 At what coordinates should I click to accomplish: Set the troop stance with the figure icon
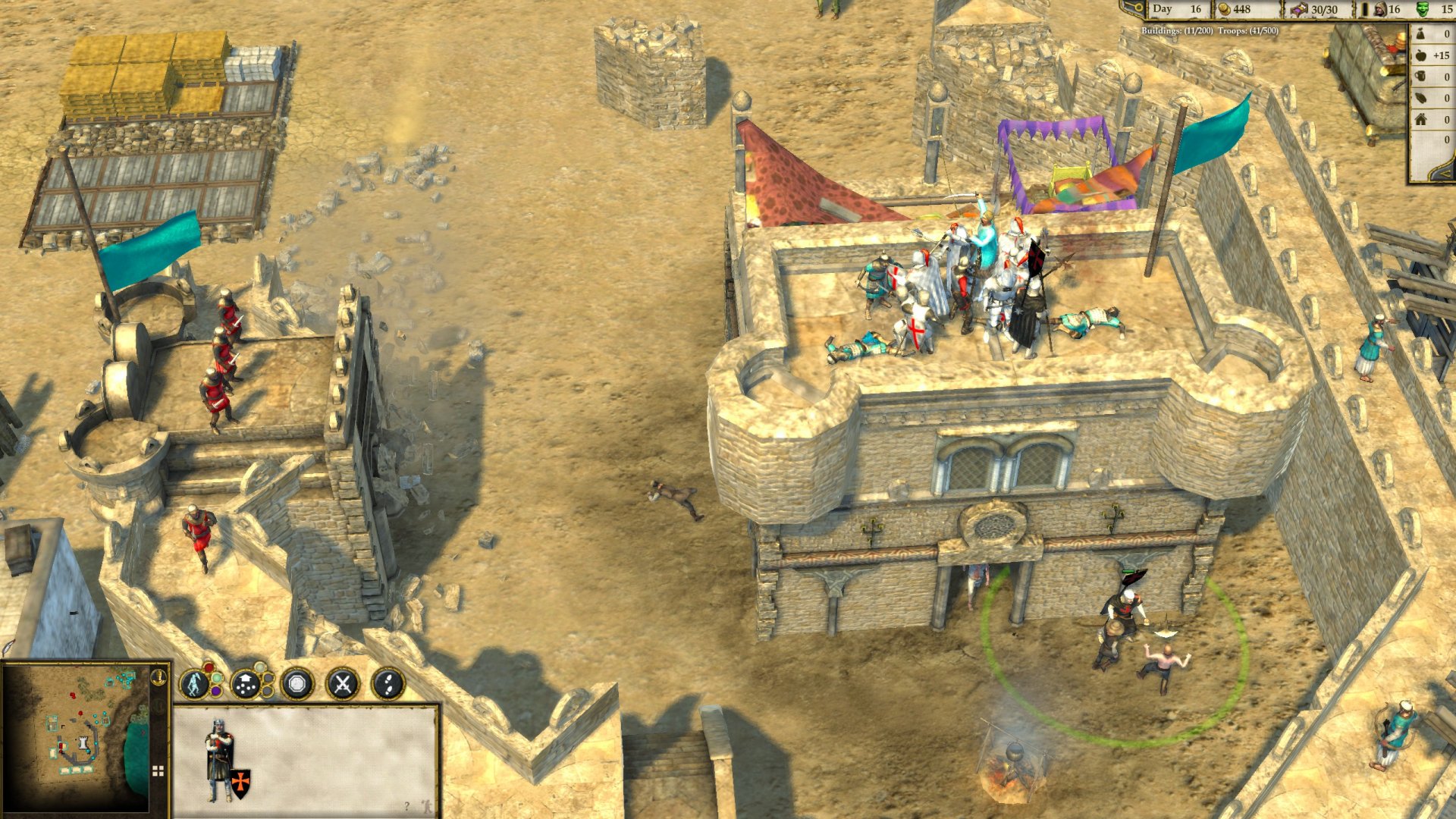click(196, 684)
